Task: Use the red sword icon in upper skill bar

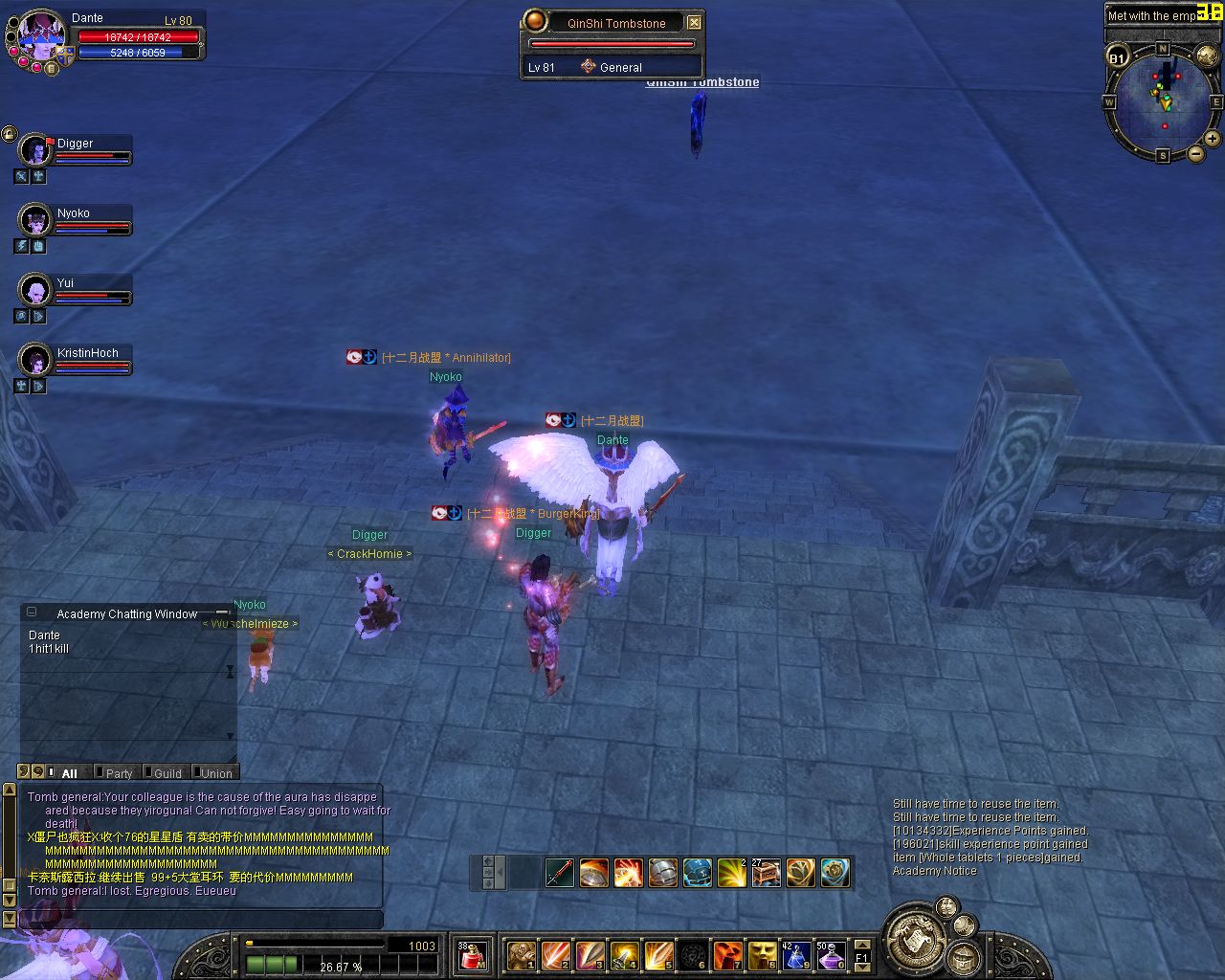Action: (560, 872)
